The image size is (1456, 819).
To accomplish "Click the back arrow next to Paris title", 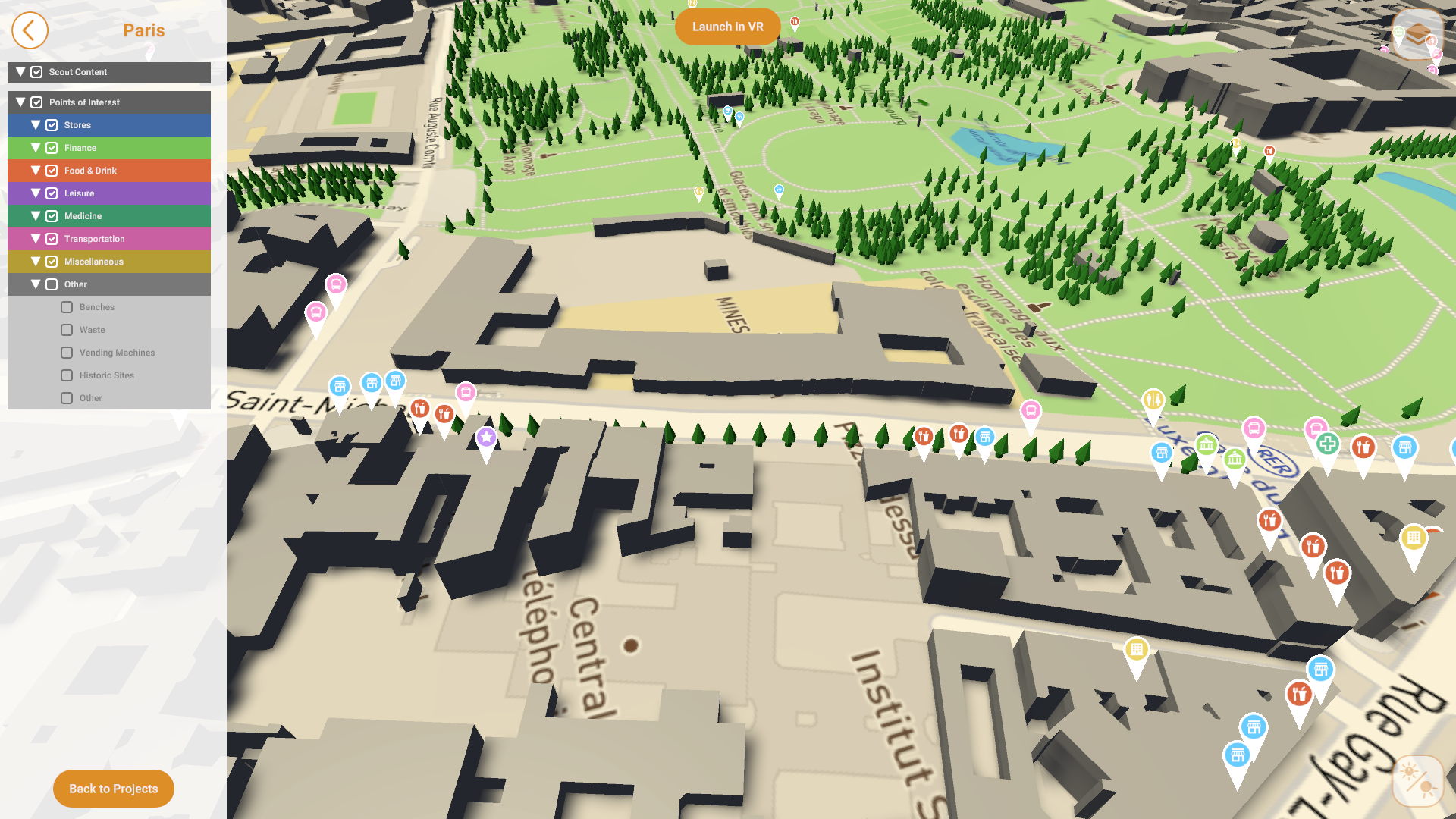I will click(x=30, y=30).
